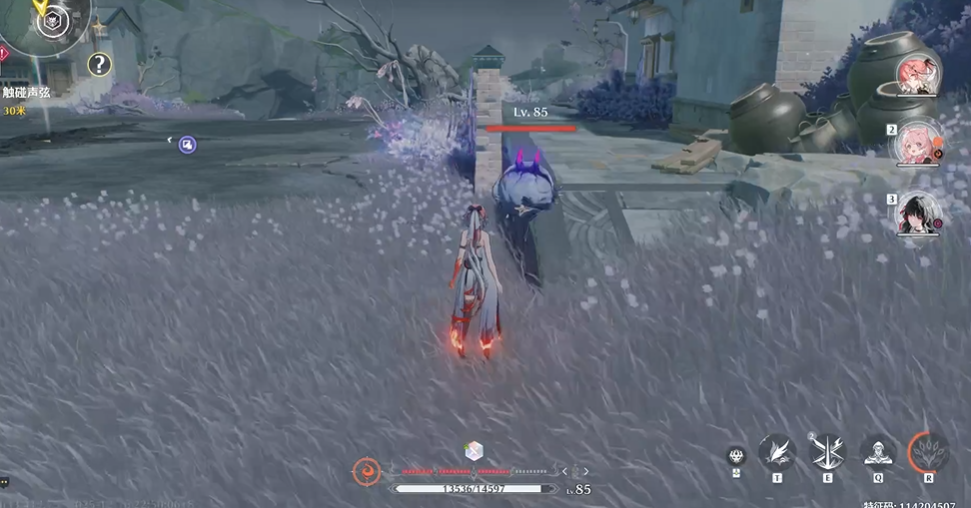
Task: Select the hexagonal buff icon above health bar
Action: [474, 451]
